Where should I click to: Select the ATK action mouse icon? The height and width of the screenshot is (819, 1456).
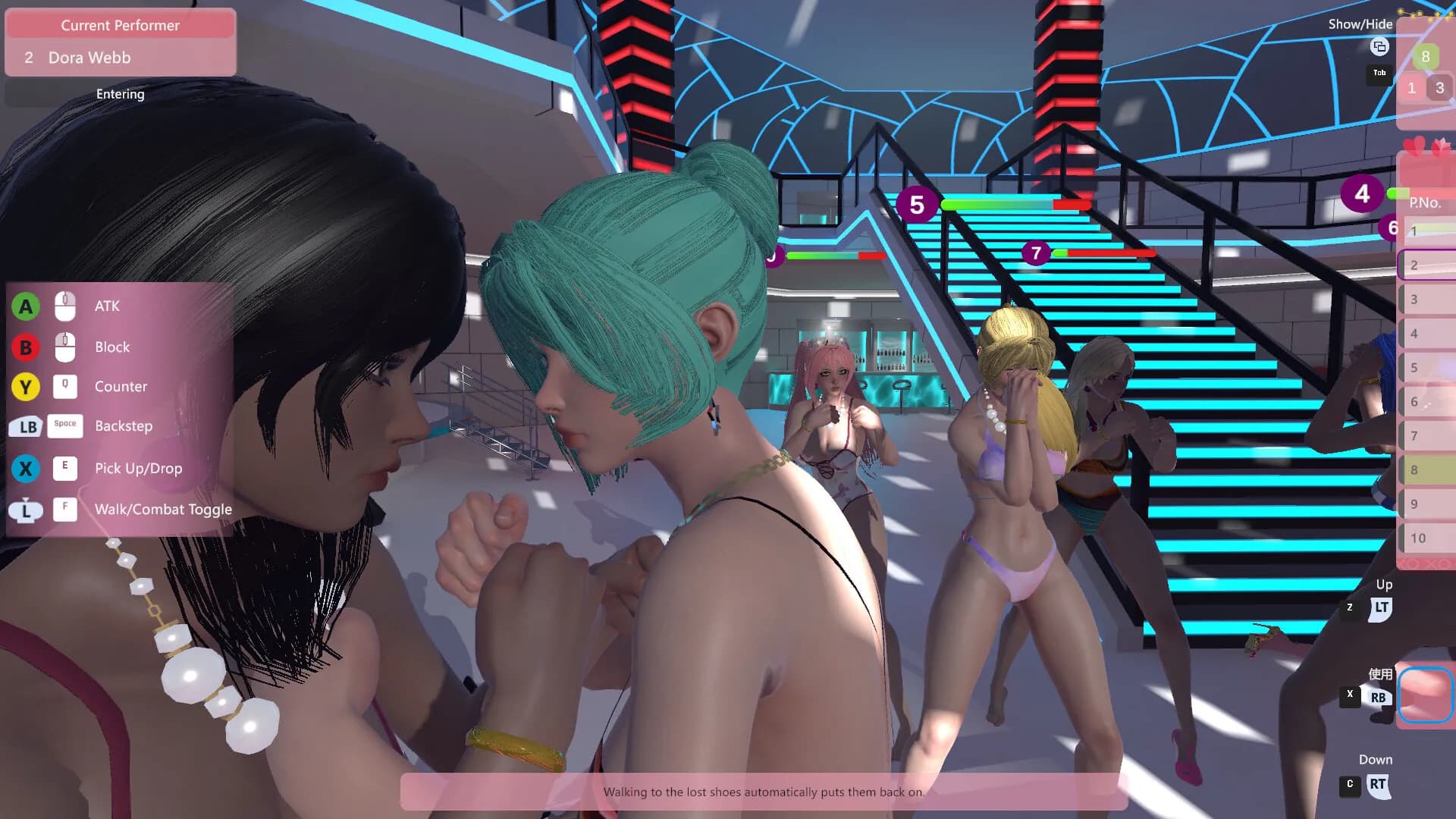tap(65, 306)
